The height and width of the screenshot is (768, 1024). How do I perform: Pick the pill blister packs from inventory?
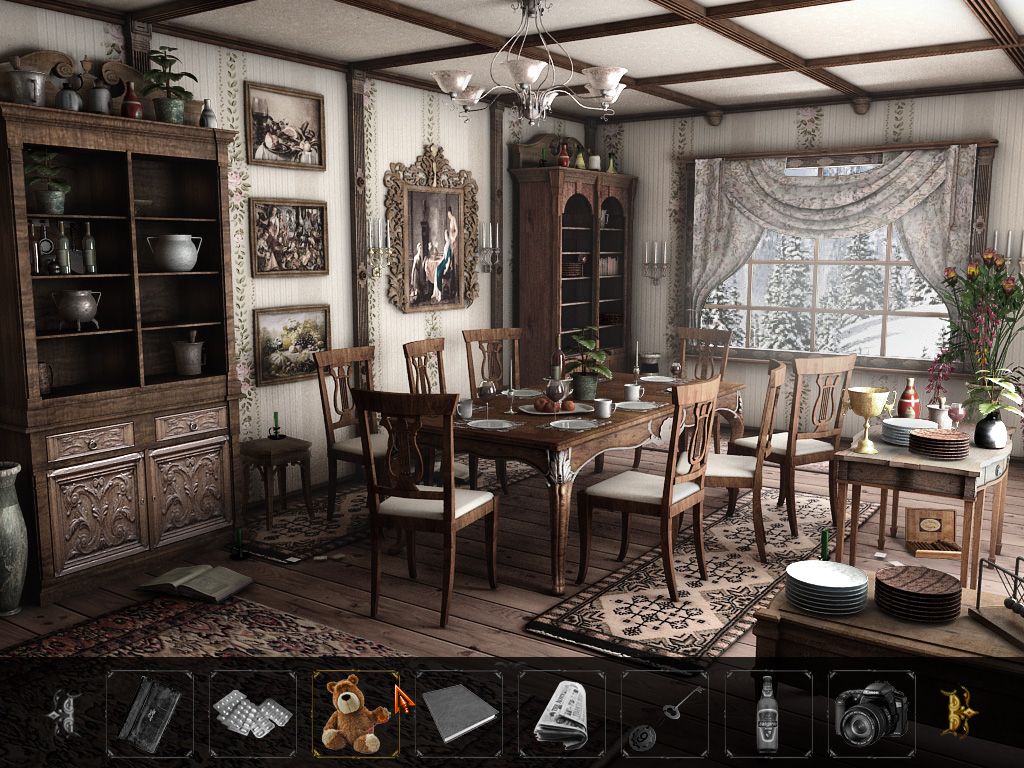coord(252,713)
